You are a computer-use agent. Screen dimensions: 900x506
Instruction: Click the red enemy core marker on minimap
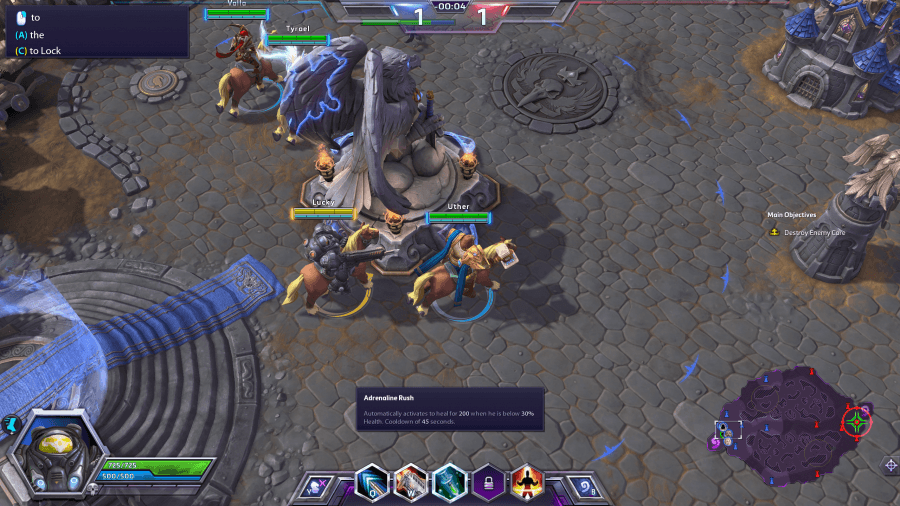[857, 421]
